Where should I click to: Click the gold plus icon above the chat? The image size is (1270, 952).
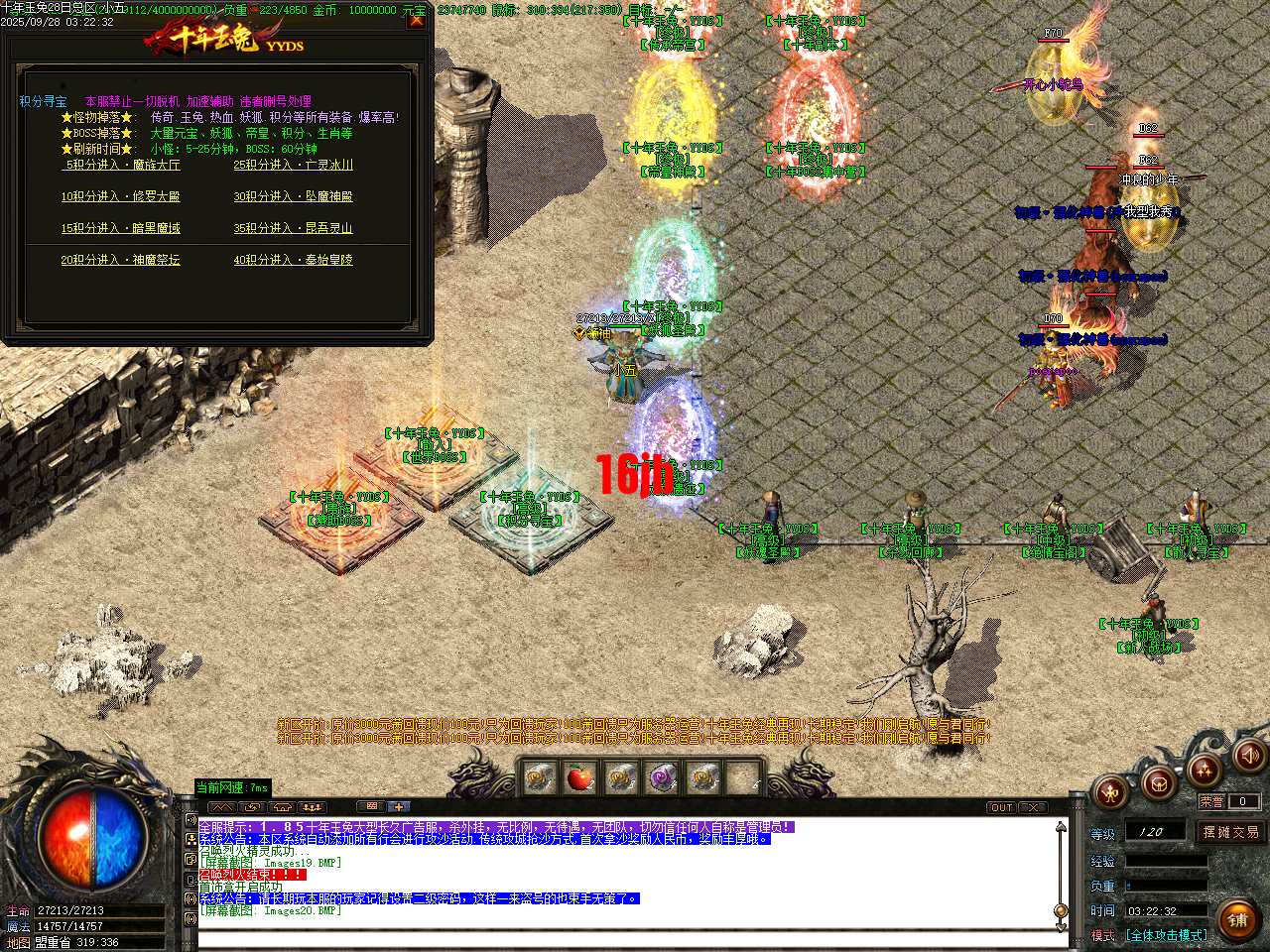(x=398, y=806)
